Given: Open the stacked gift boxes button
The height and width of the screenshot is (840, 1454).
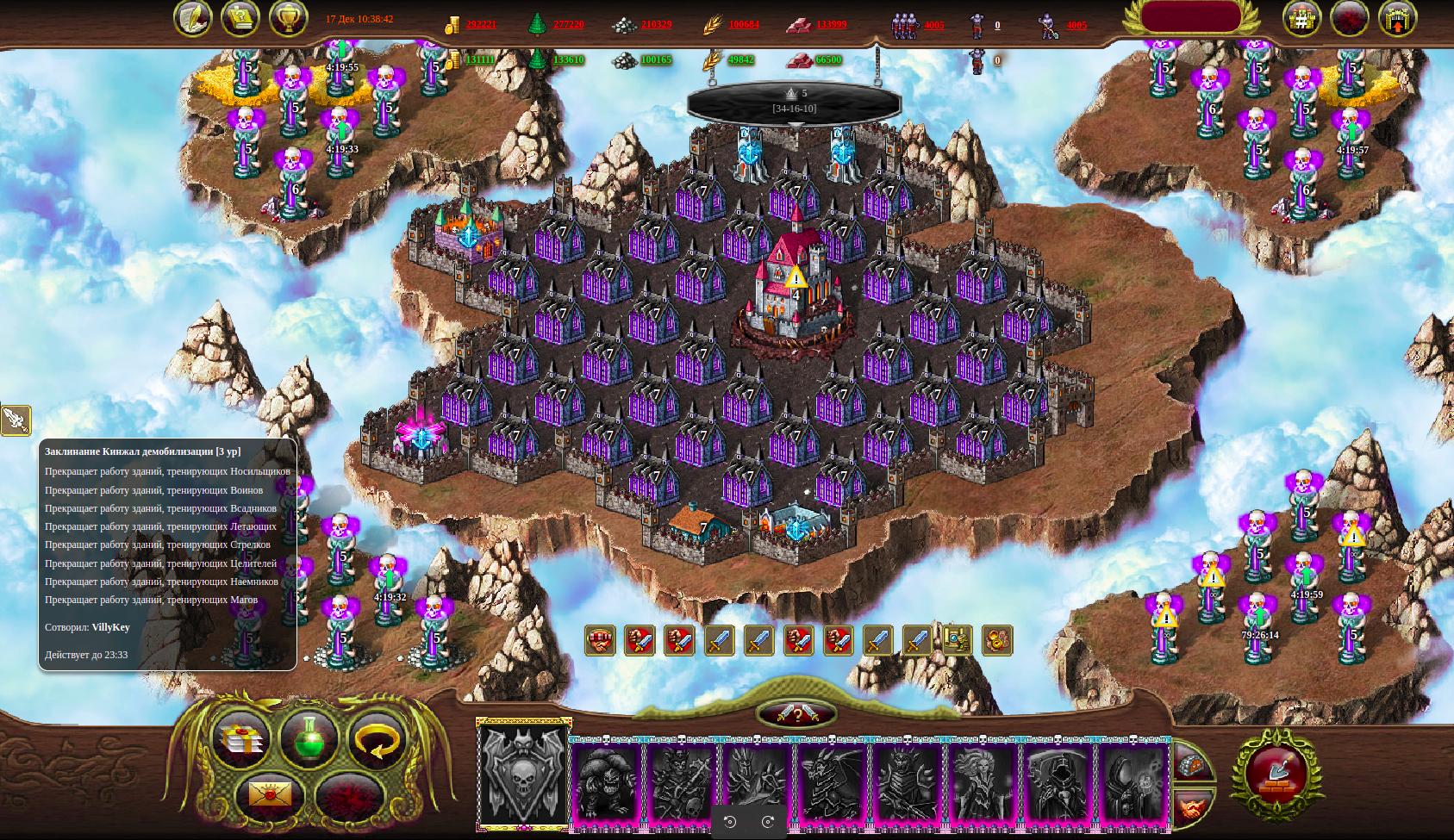Looking at the screenshot, I should (x=240, y=740).
